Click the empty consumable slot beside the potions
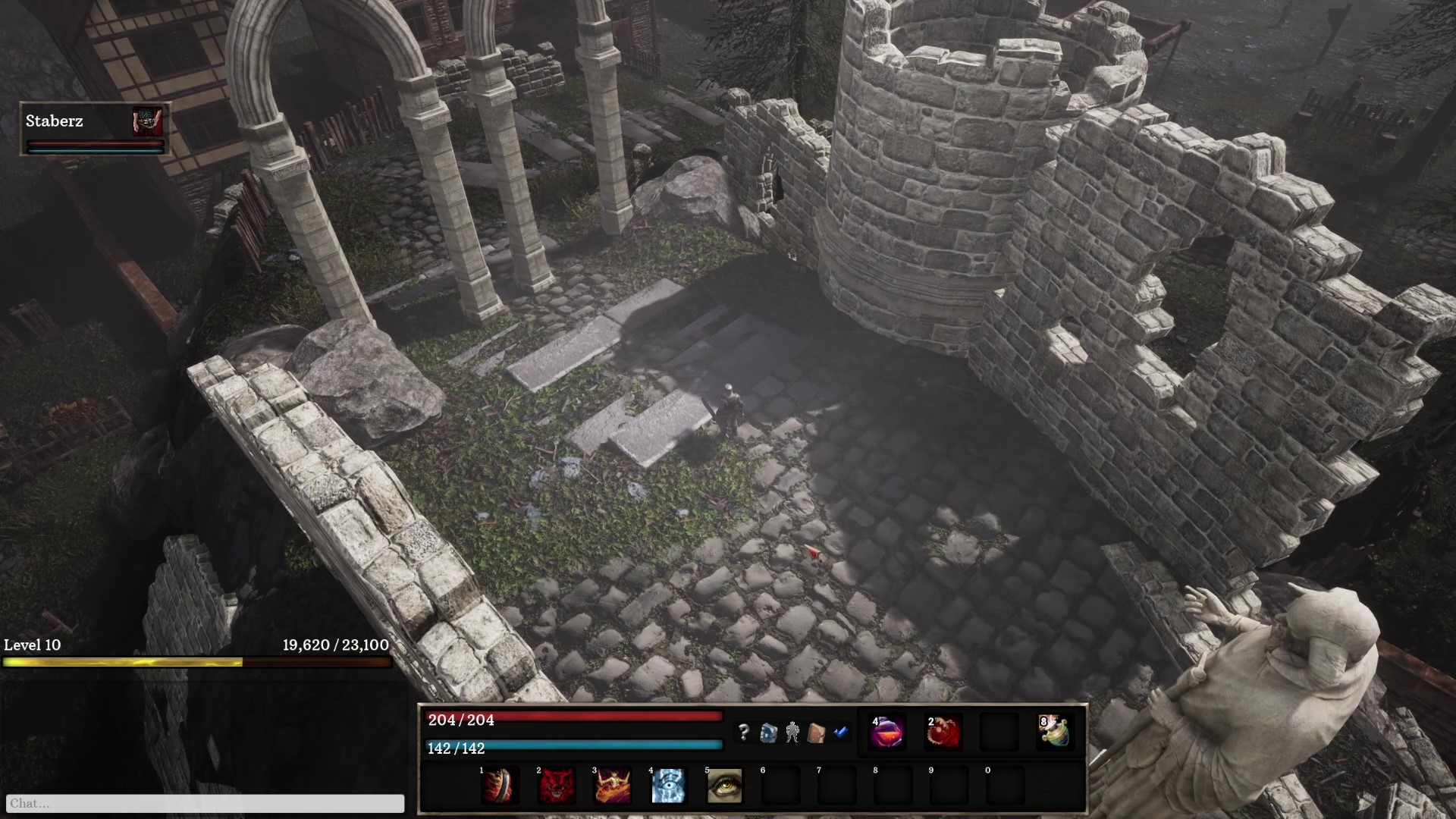Viewport: 1456px width, 819px height. click(999, 732)
